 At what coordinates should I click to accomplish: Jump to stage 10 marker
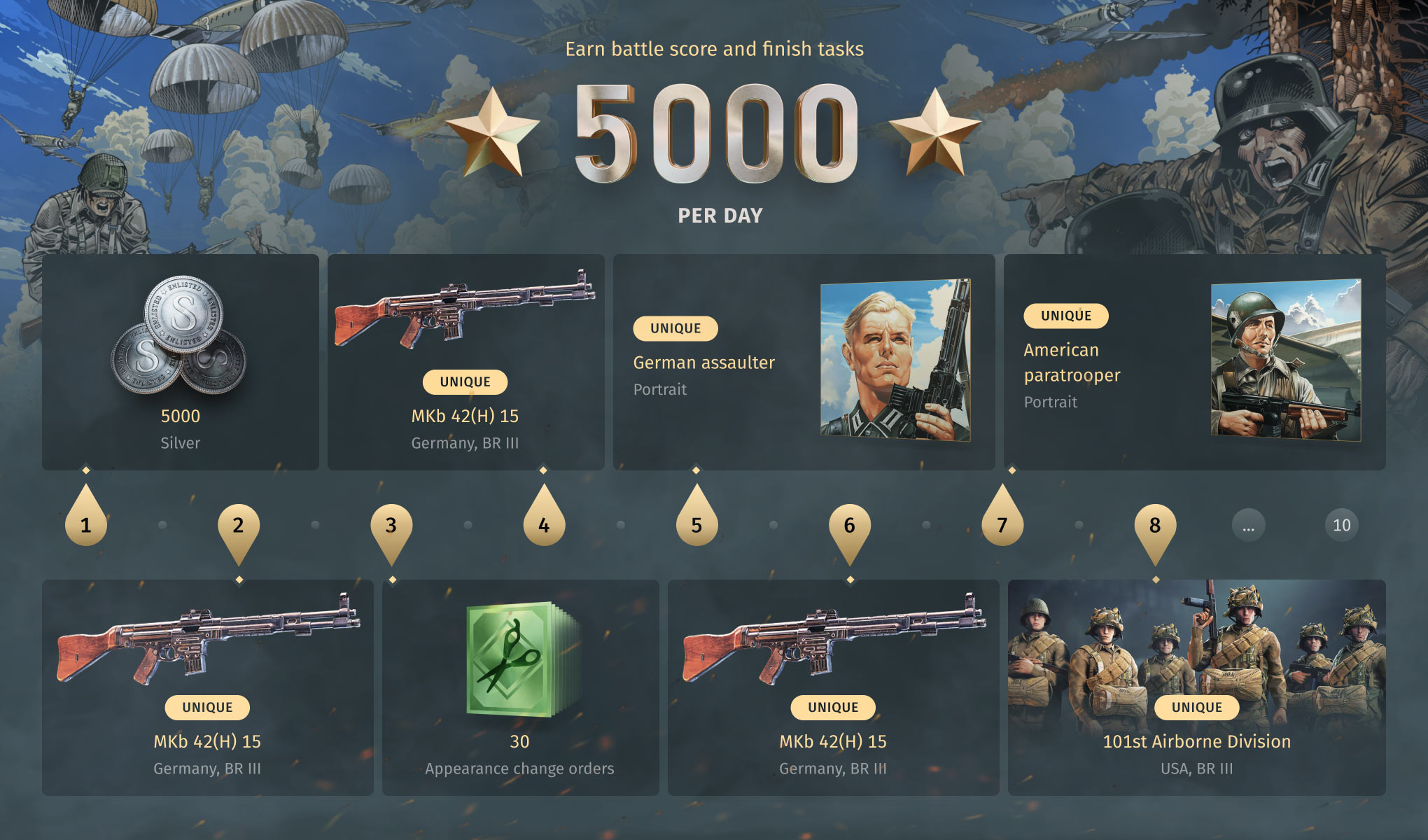[1341, 526]
